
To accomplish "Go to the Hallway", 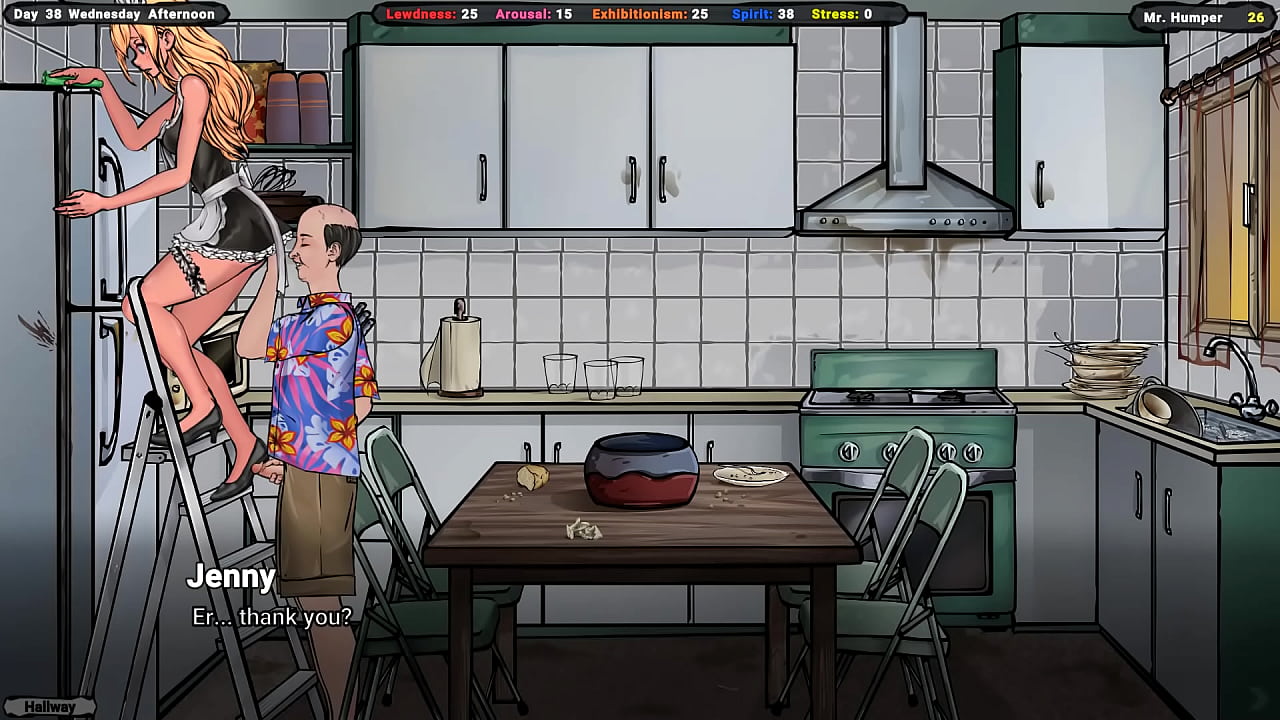I will tap(50, 707).
